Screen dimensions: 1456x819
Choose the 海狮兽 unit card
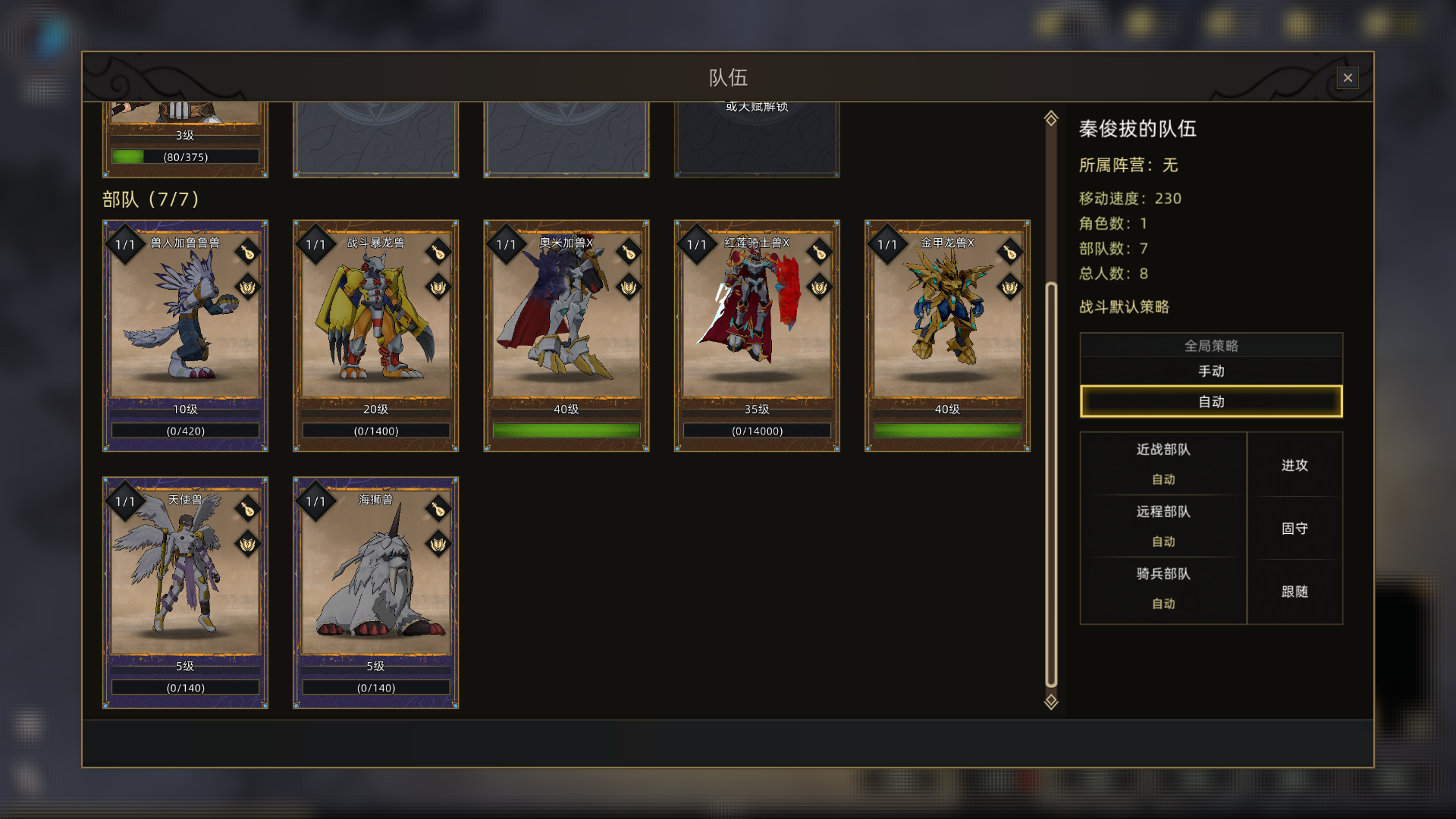point(375,584)
